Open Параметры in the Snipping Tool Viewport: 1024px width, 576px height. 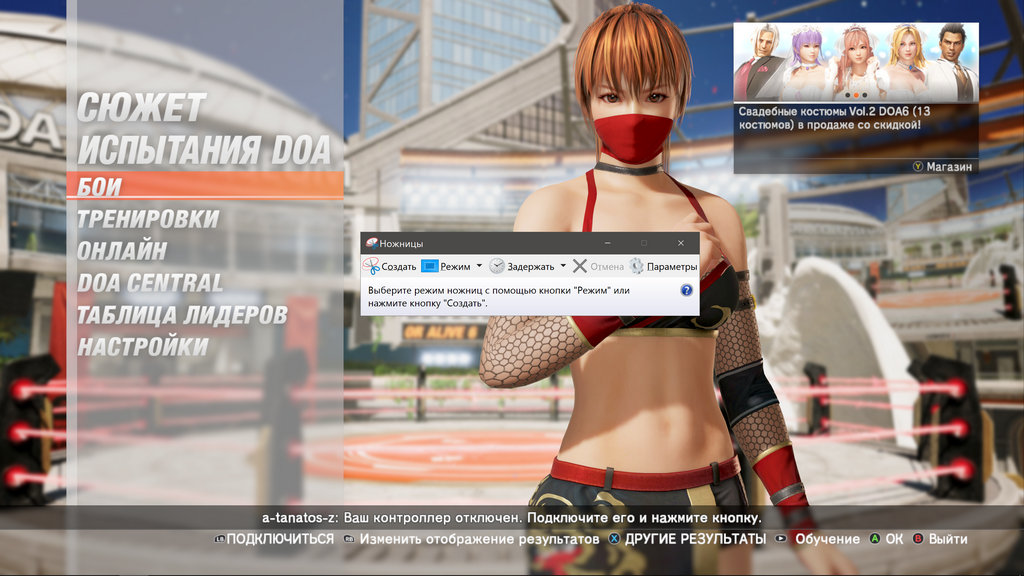pyautogui.click(x=663, y=267)
